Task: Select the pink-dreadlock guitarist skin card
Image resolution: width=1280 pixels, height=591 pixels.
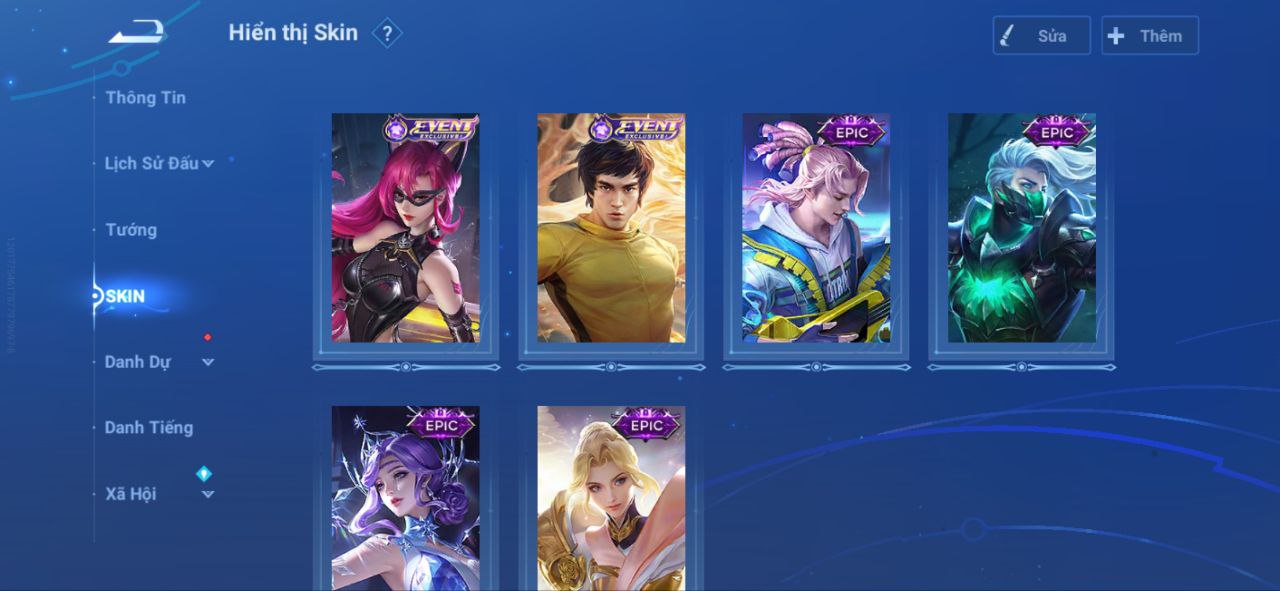Action: tap(816, 228)
